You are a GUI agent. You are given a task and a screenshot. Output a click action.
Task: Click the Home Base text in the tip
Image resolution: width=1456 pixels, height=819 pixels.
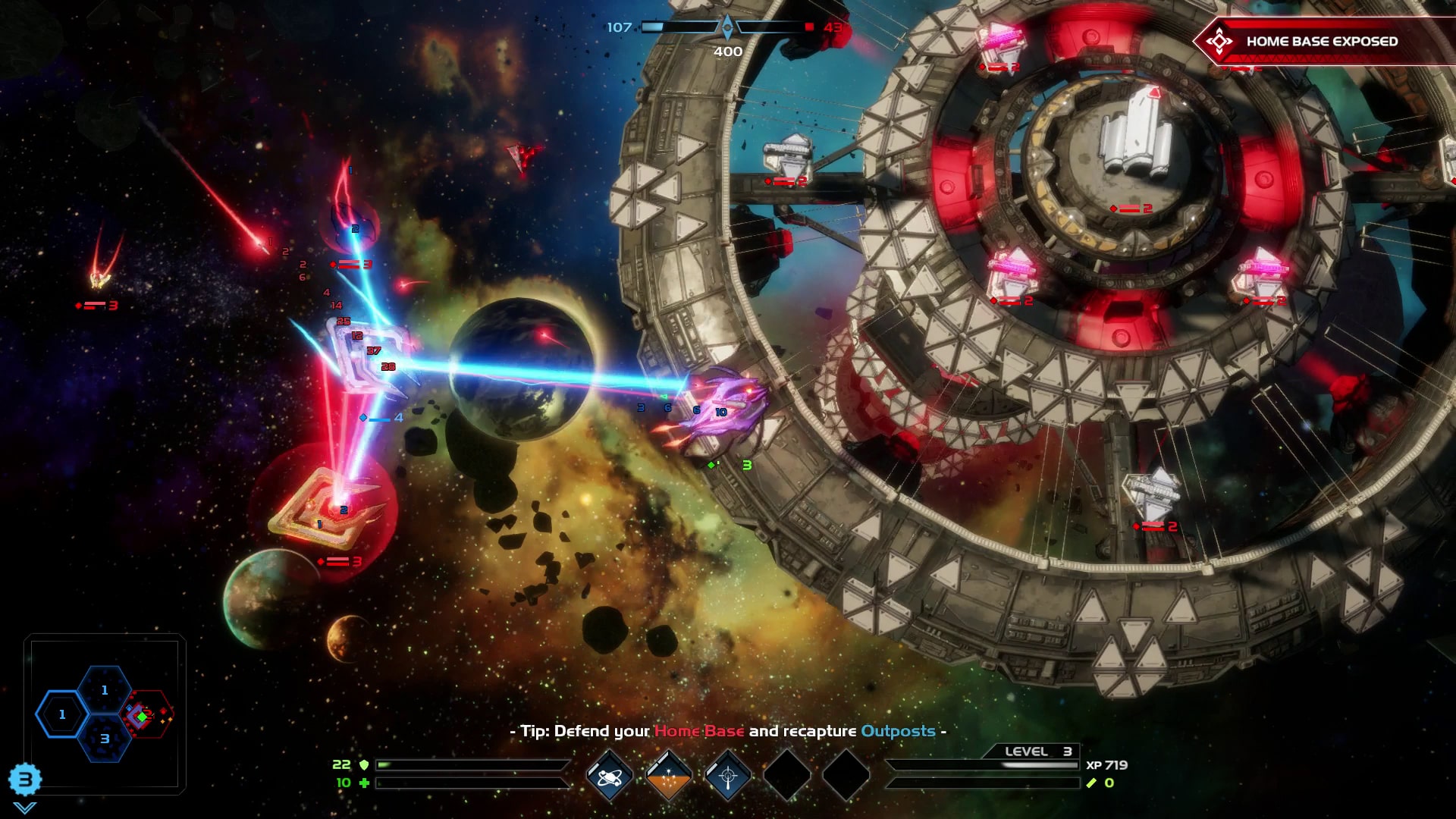(698, 733)
